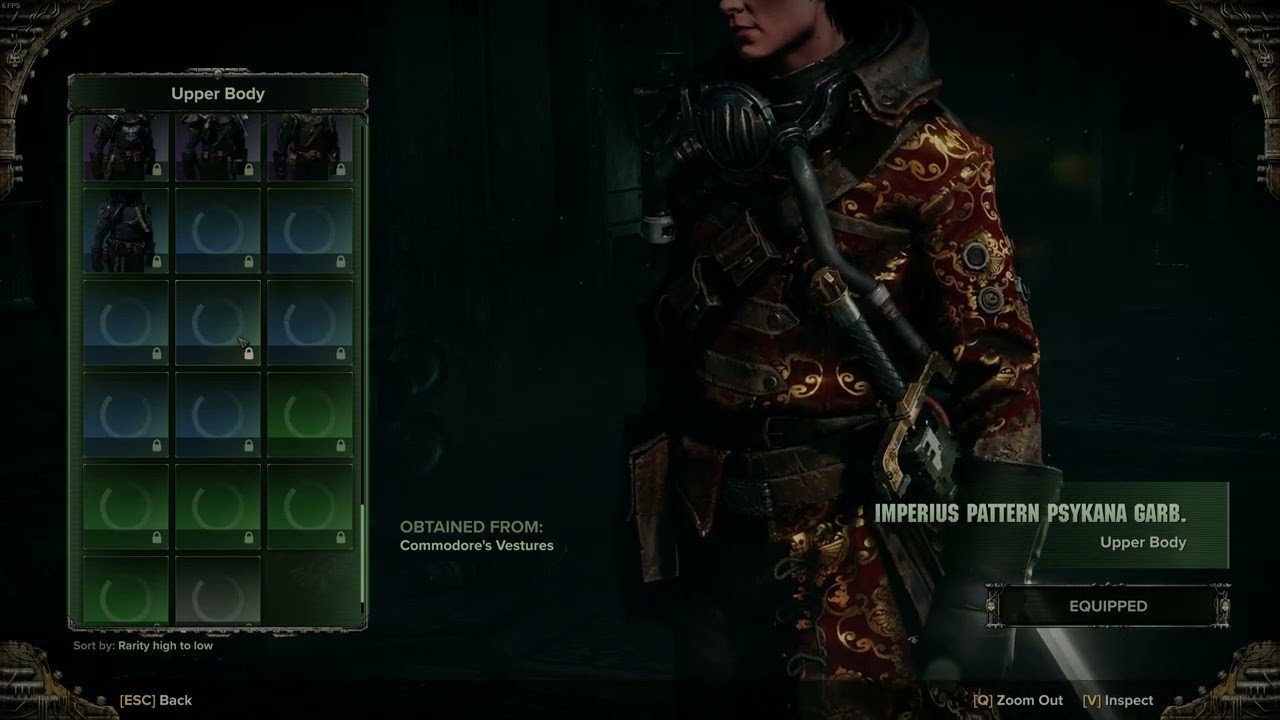Viewport: 1280px width, 720px height.
Task: Click the cosmetic list scrollbar
Action: (362, 555)
